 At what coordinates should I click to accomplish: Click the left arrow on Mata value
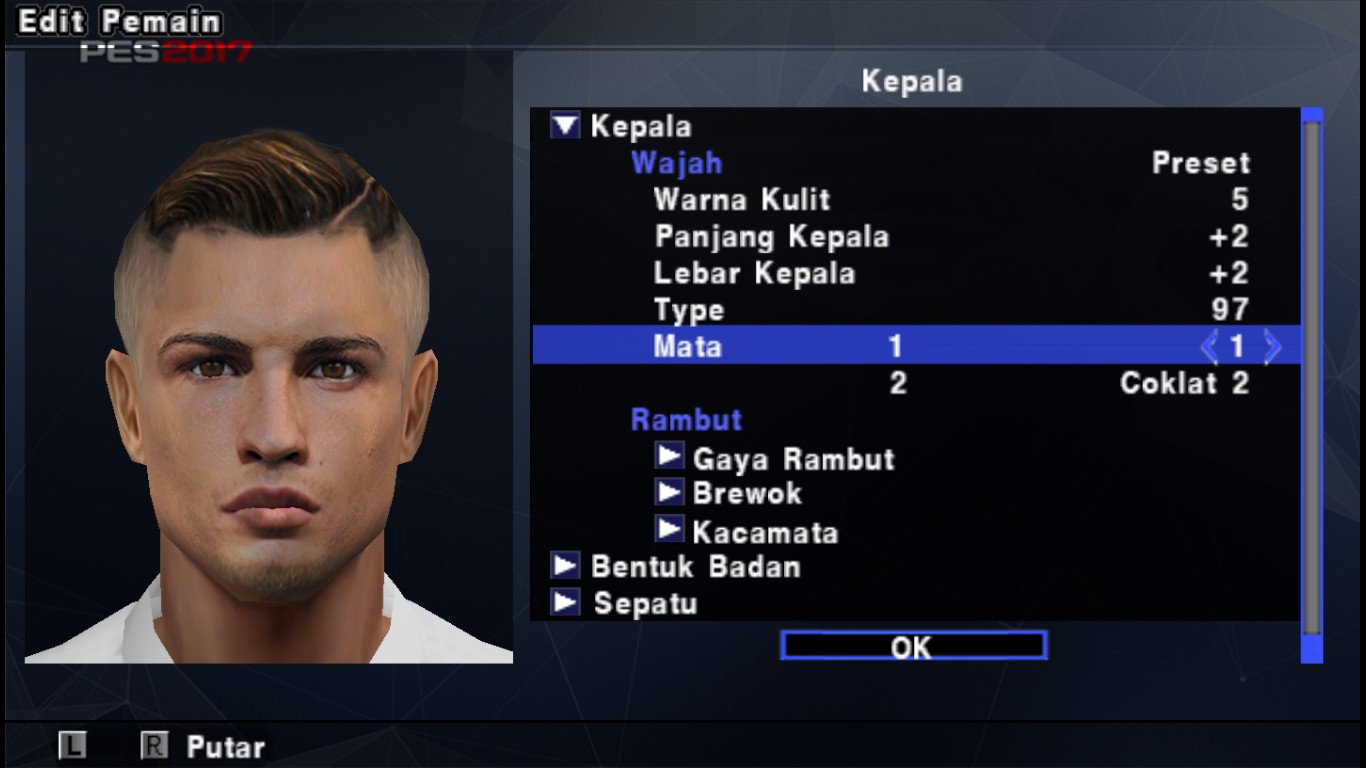[x=1209, y=347]
